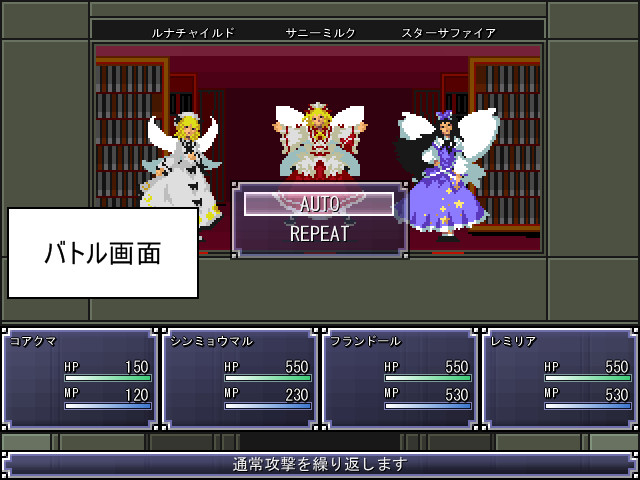The width and height of the screenshot is (640, 480).
Task: Choose フランドール's party status panel
Action: [x=400, y=377]
